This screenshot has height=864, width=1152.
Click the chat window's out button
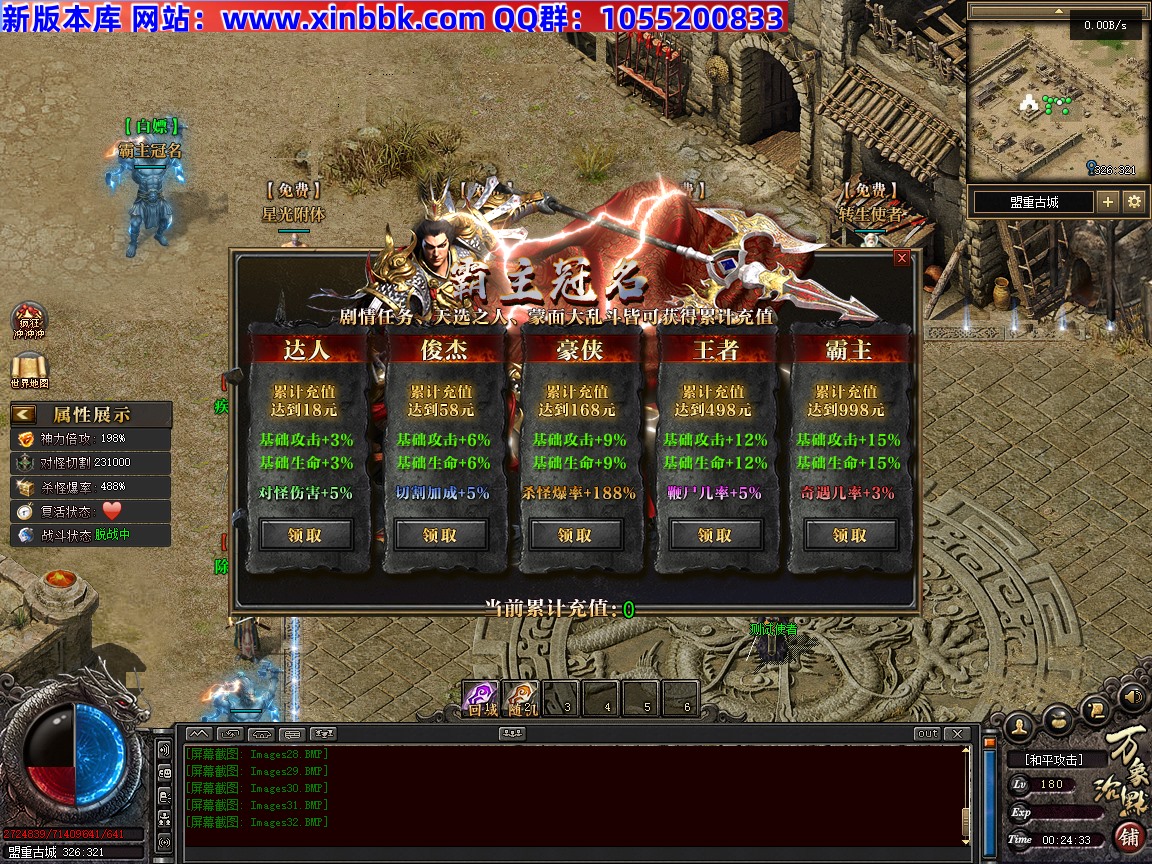point(927,734)
